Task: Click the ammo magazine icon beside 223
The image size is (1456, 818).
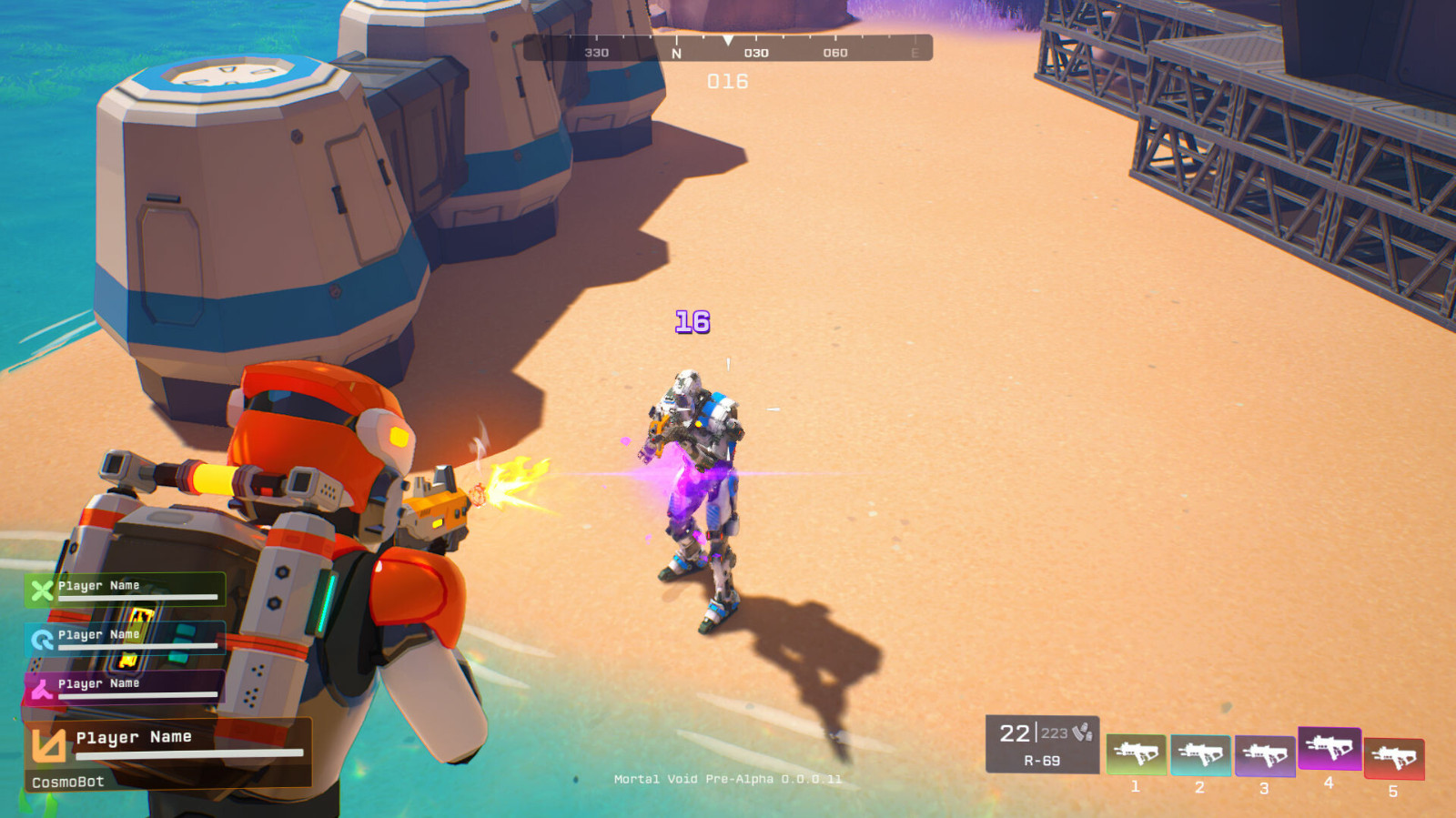Action: (1083, 731)
